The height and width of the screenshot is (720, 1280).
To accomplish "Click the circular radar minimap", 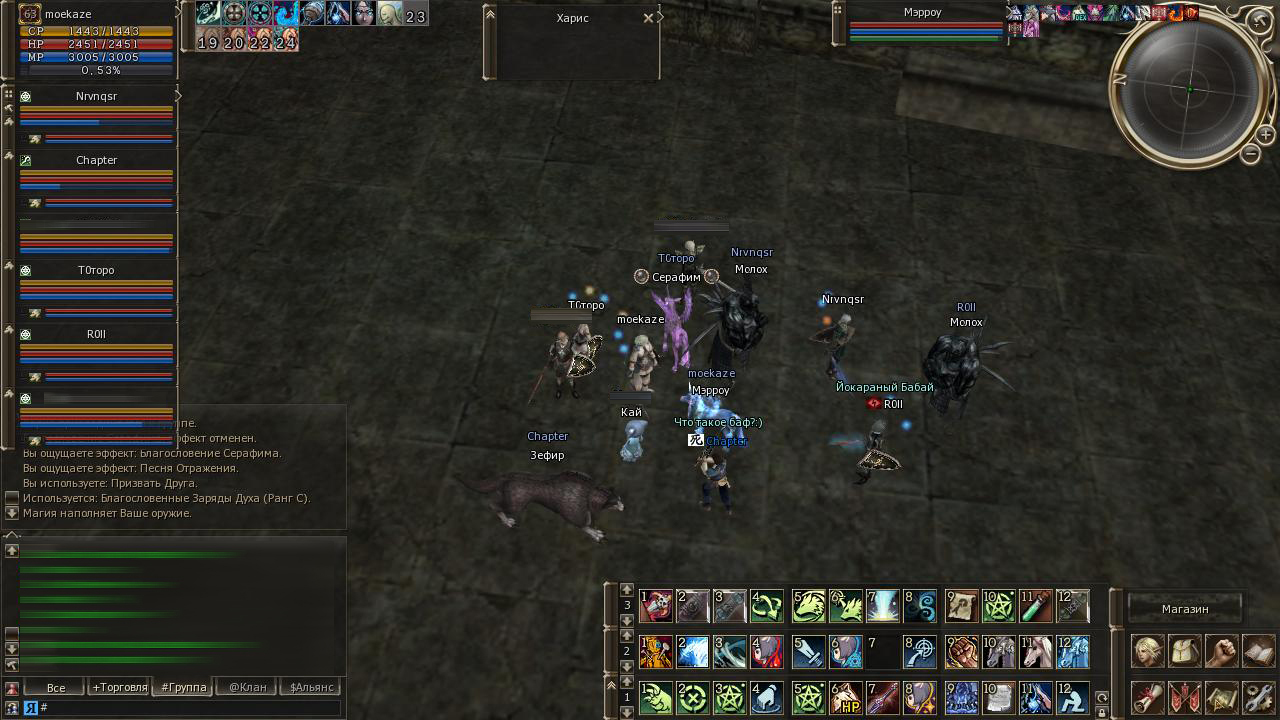I will [1189, 90].
